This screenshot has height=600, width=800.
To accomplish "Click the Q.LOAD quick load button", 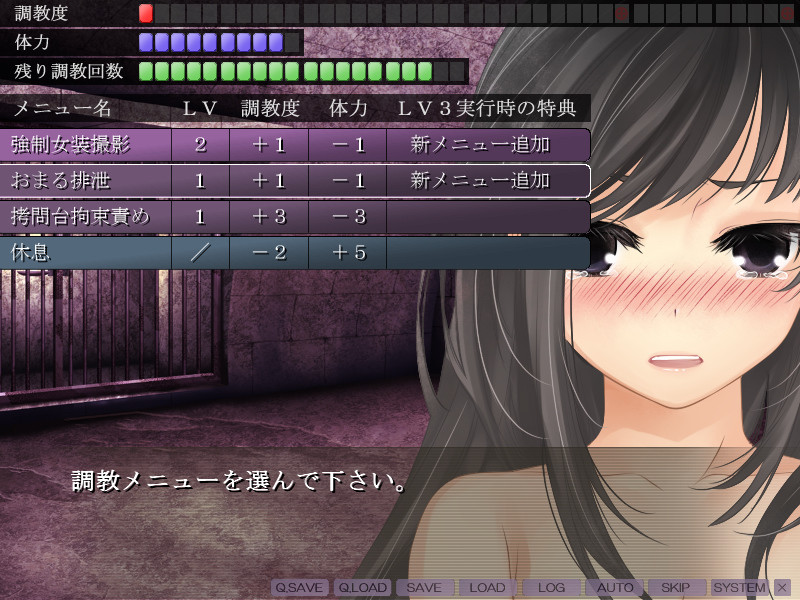I will coord(362,588).
